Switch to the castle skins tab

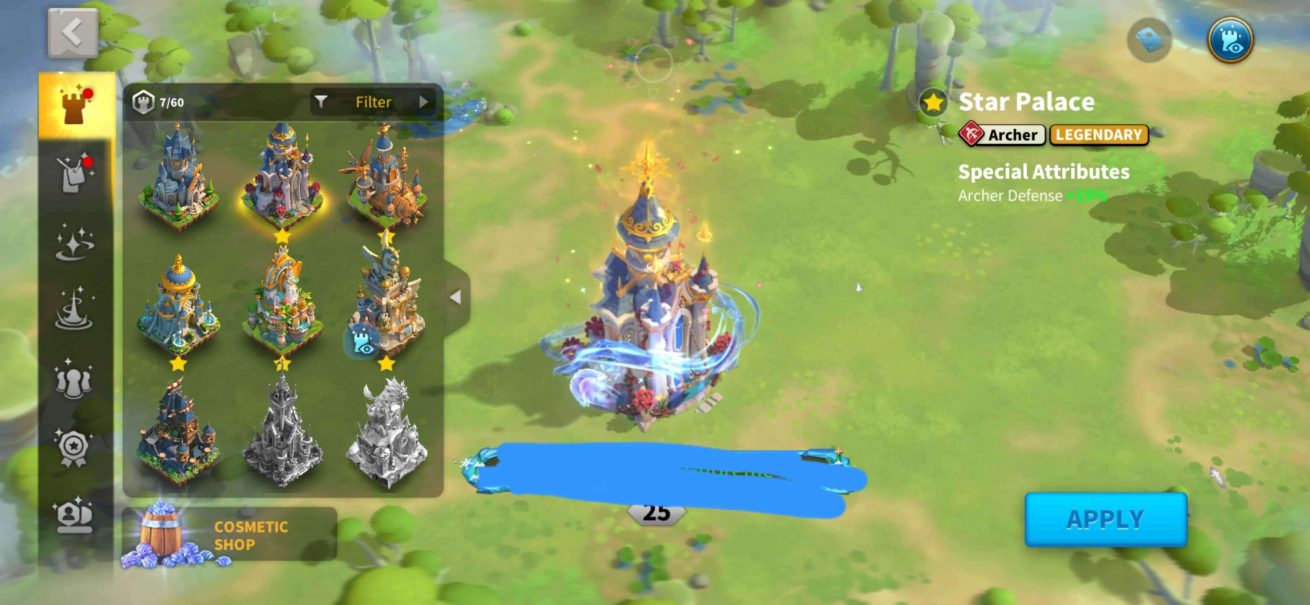[76, 106]
